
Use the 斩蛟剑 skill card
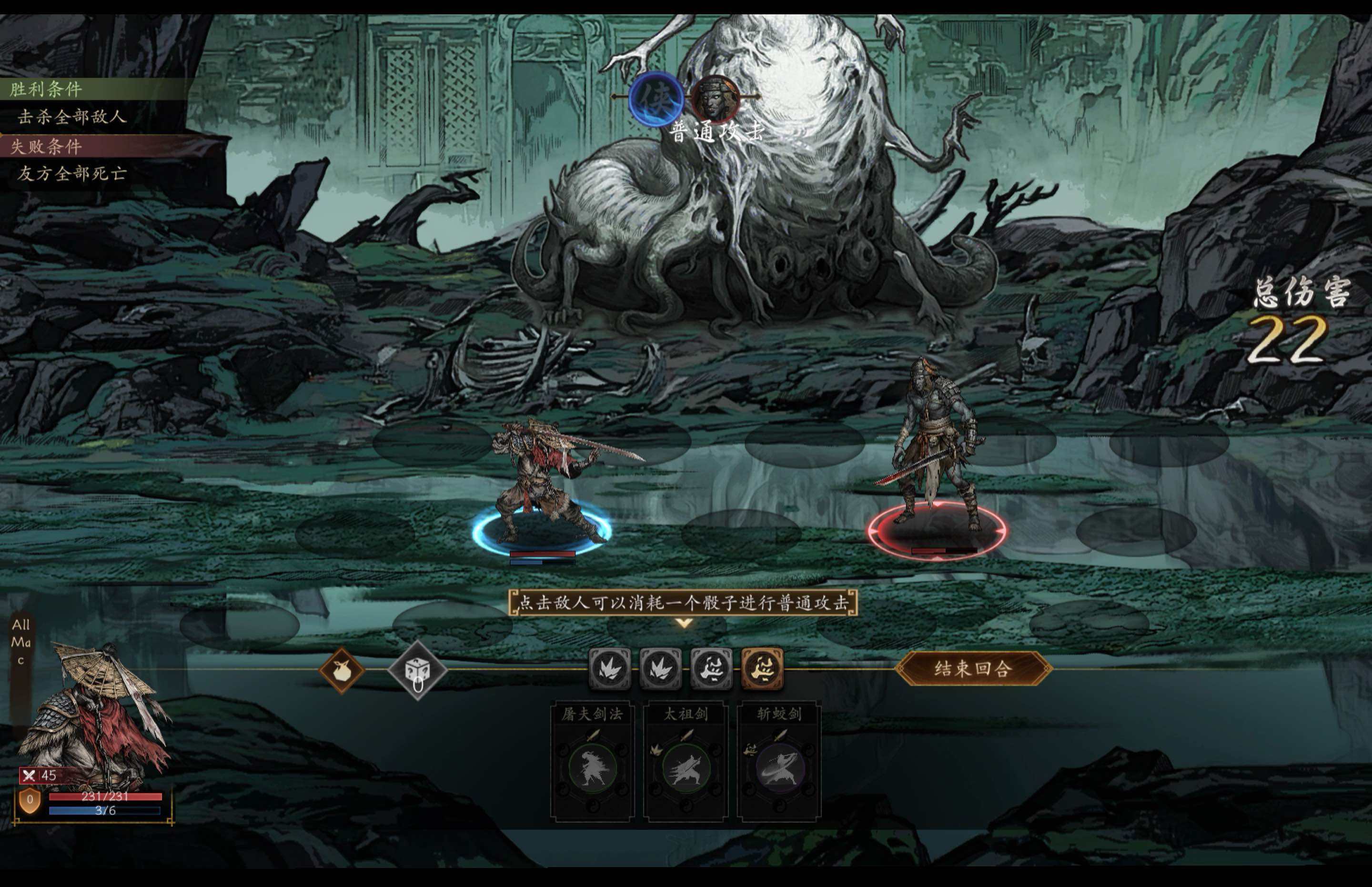click(779, 760)
